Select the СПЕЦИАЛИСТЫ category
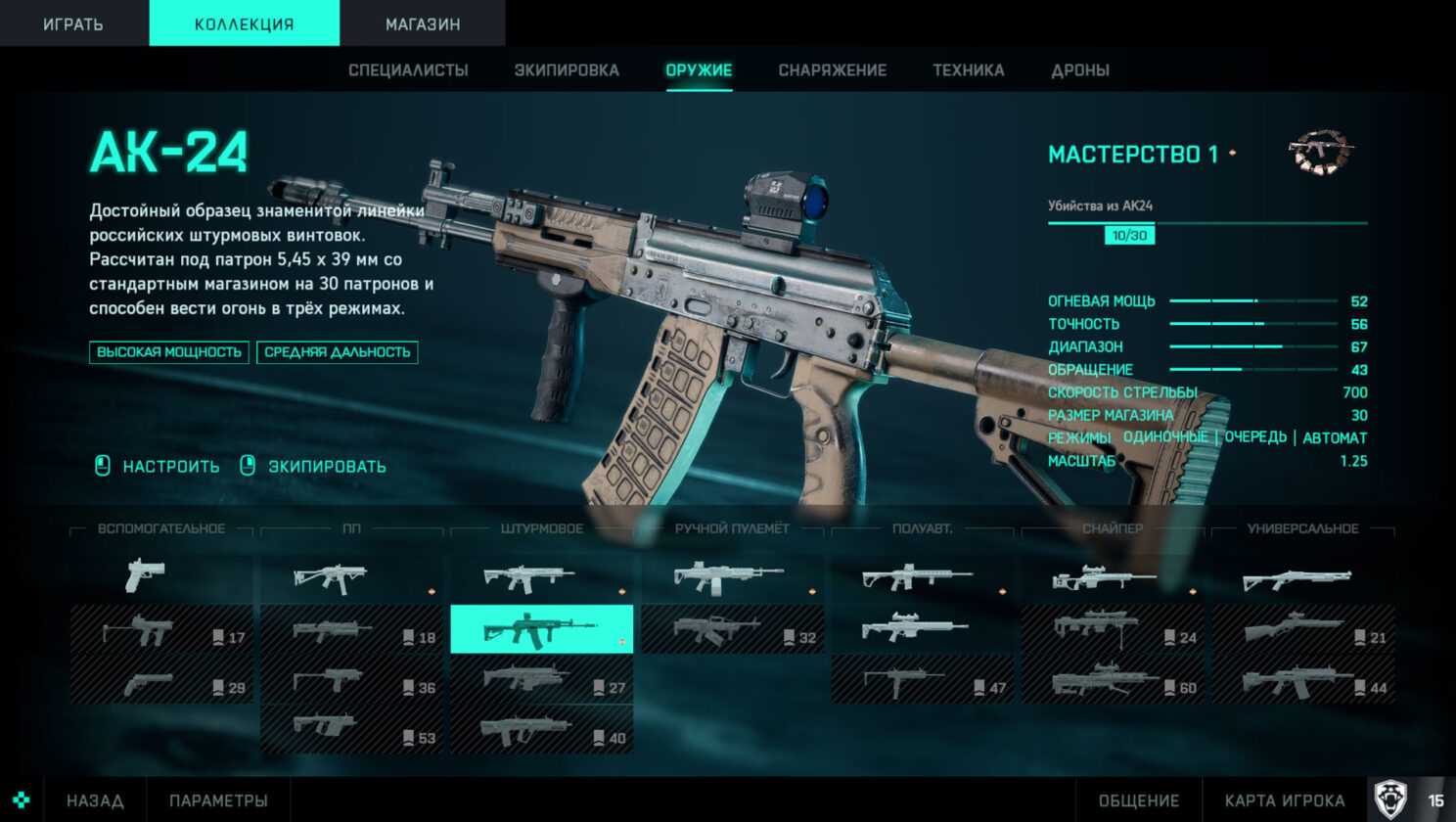The width and height of the screenshot is (1456, 822). pyautogui.click(x=408, y=70)
